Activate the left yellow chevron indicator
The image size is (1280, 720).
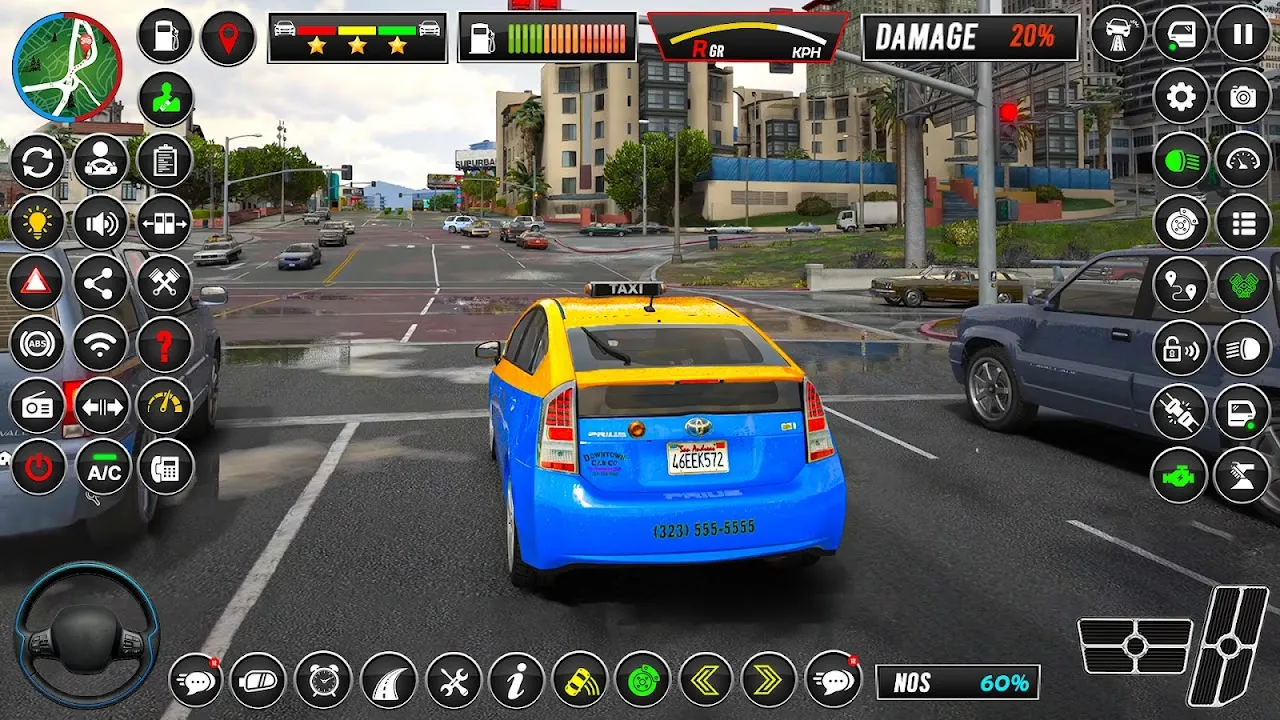tap(706, 681)
